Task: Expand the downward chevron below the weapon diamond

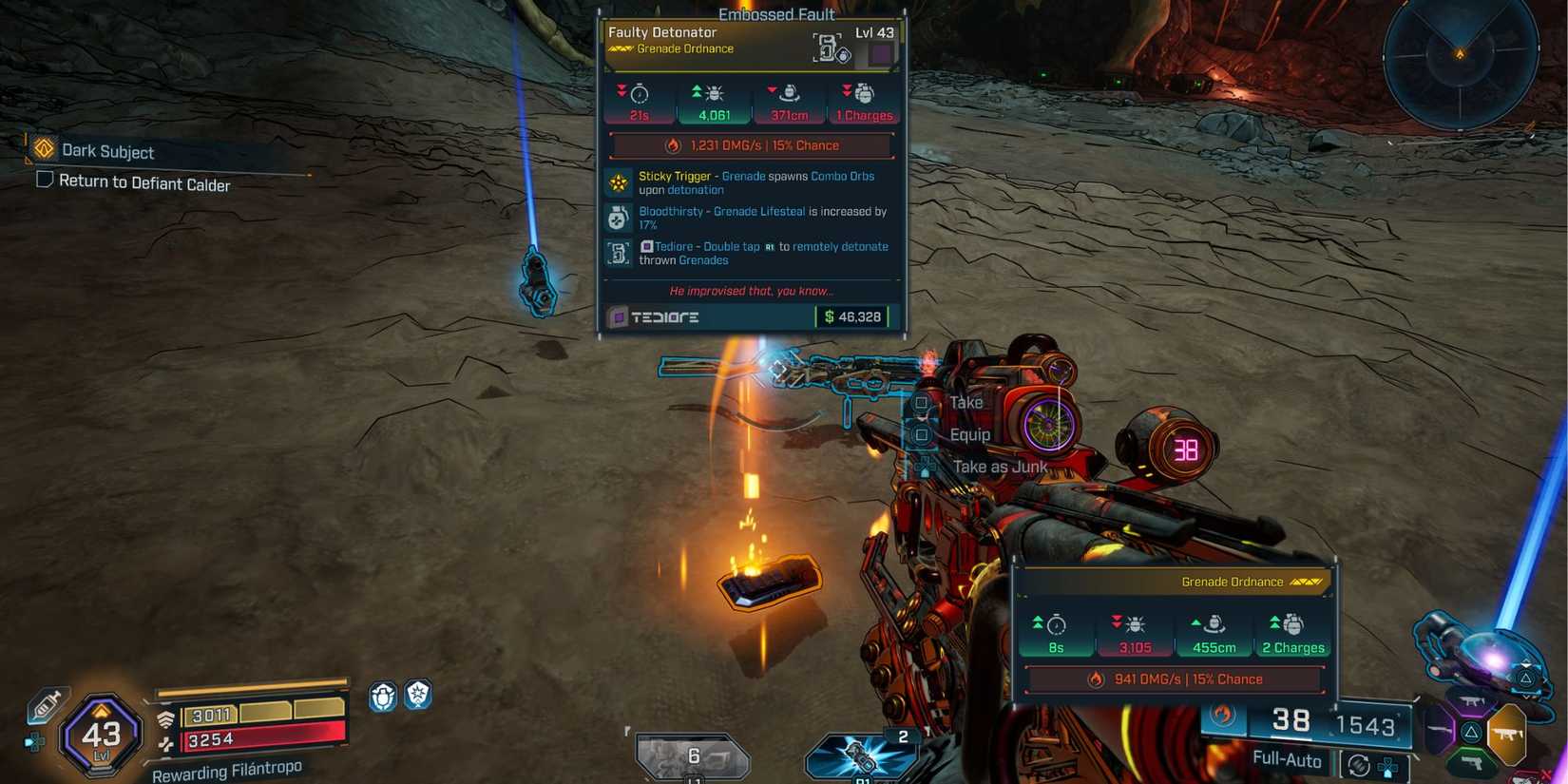Action: [x=1528, y=695]
